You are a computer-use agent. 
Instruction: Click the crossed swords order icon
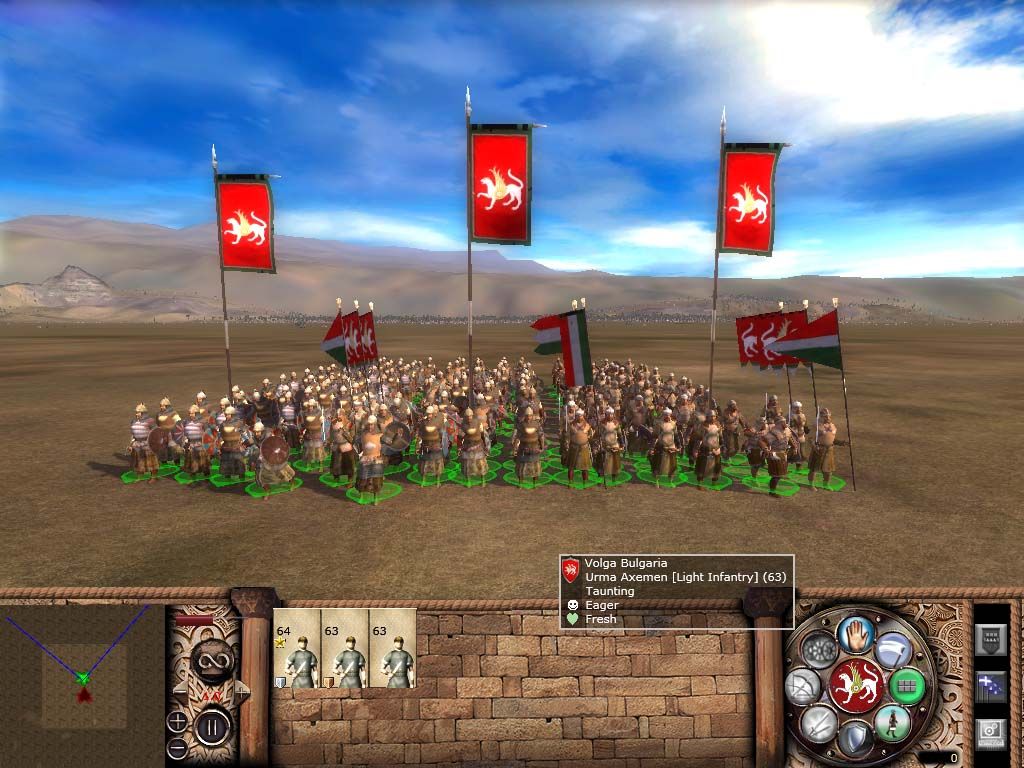pyautogui.click(x=818, y=723)
